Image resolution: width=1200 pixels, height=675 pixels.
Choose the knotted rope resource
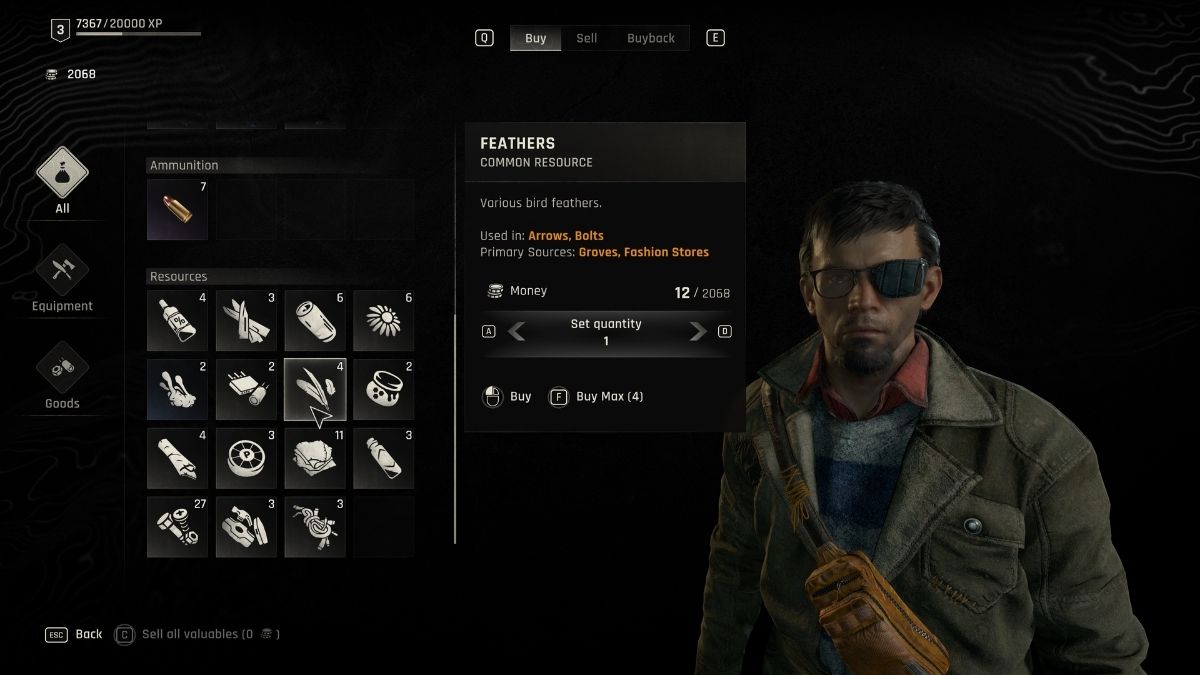tap(315, 527)
